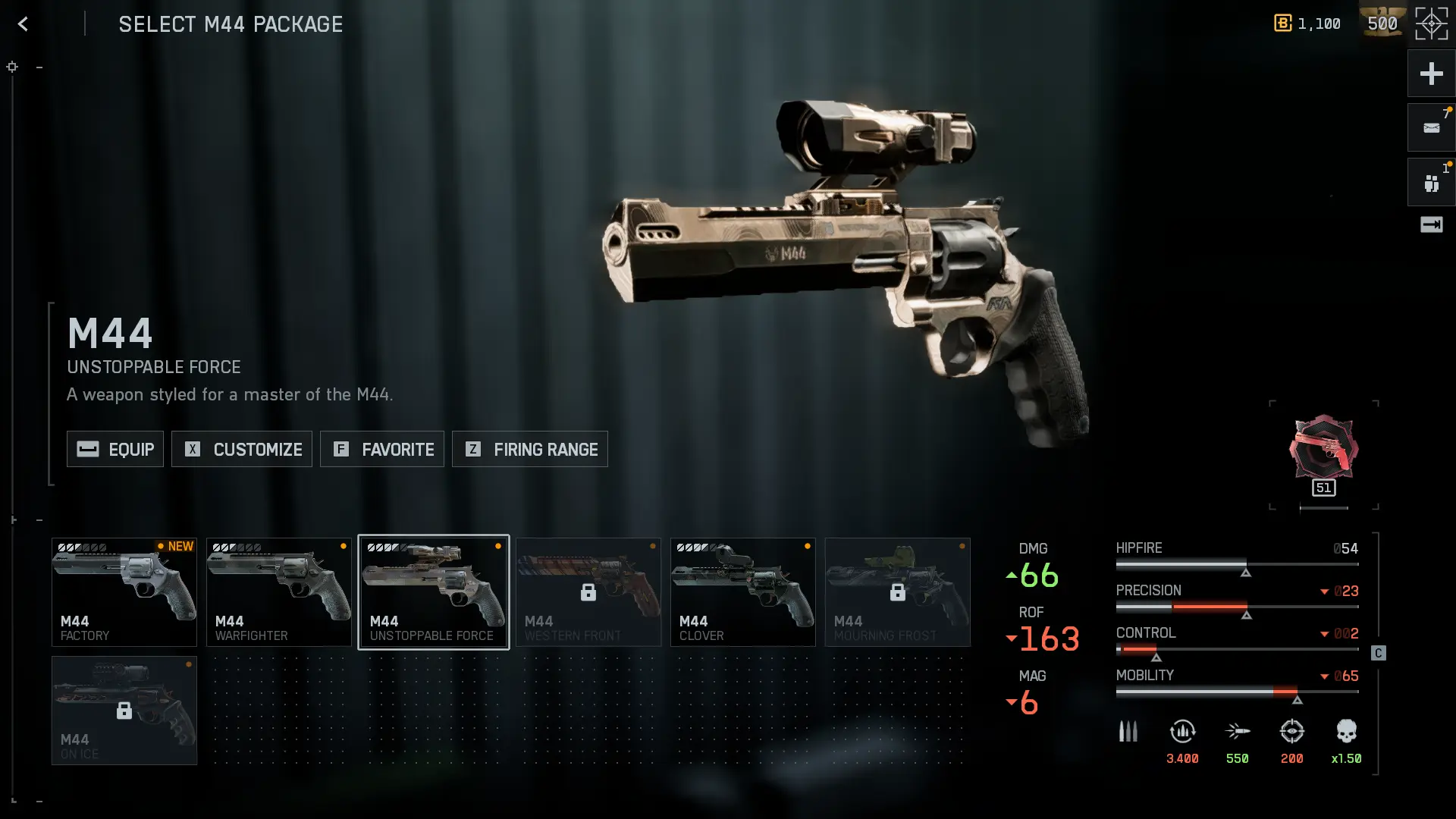The width and height of the screenshot is (1456, 819).
Task: Pick the locked M44 Western Front package
Action: pyautogui.click(x=588, y=592)
